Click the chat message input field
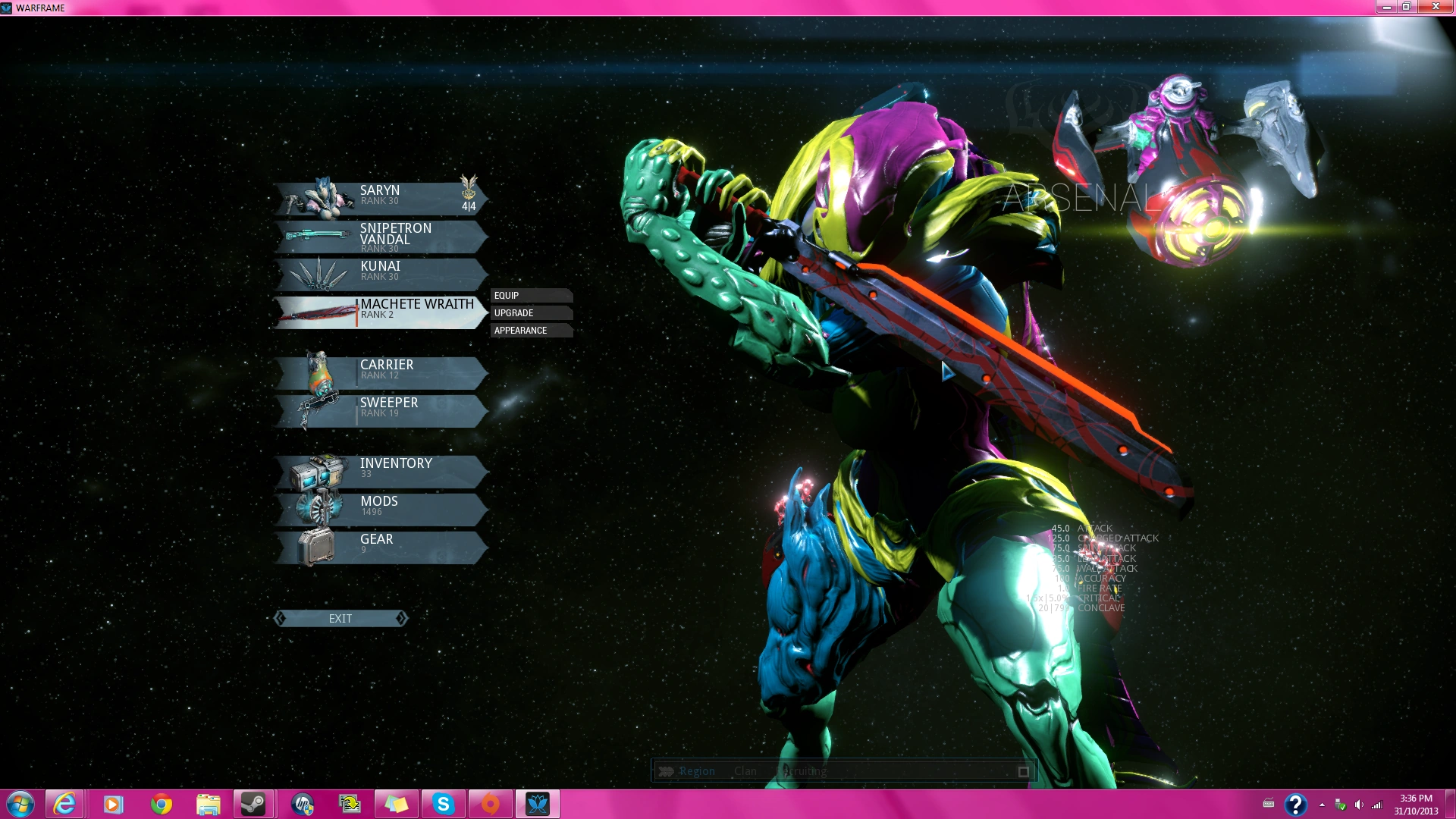The width and height of the screenshot is (1456, 819). click(910, 770)
